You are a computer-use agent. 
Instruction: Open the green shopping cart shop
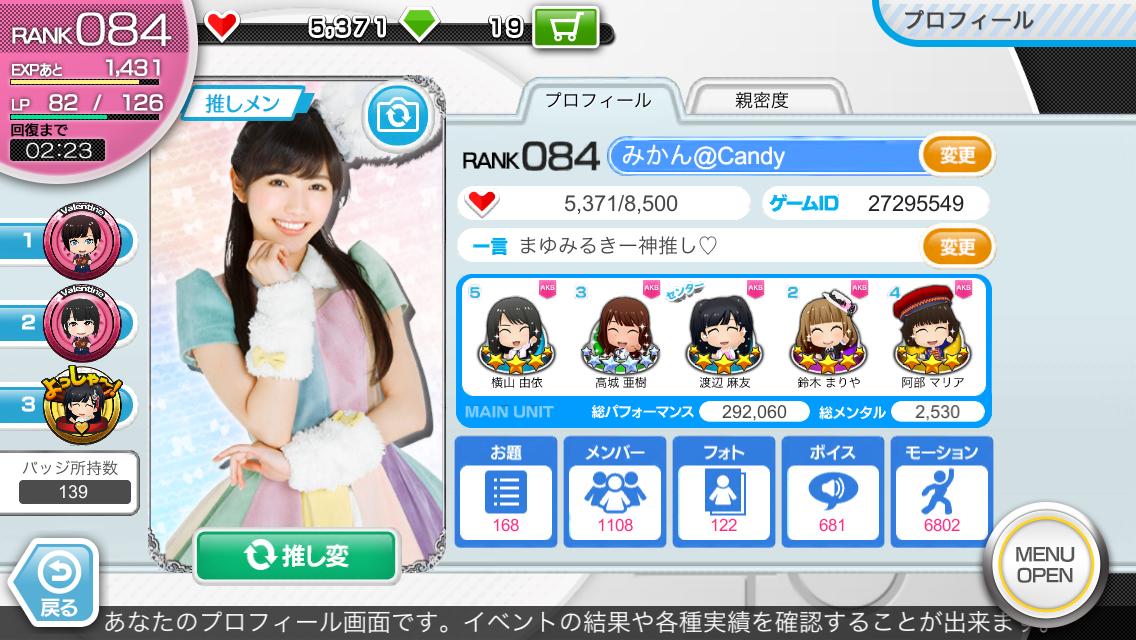(568, 28)
